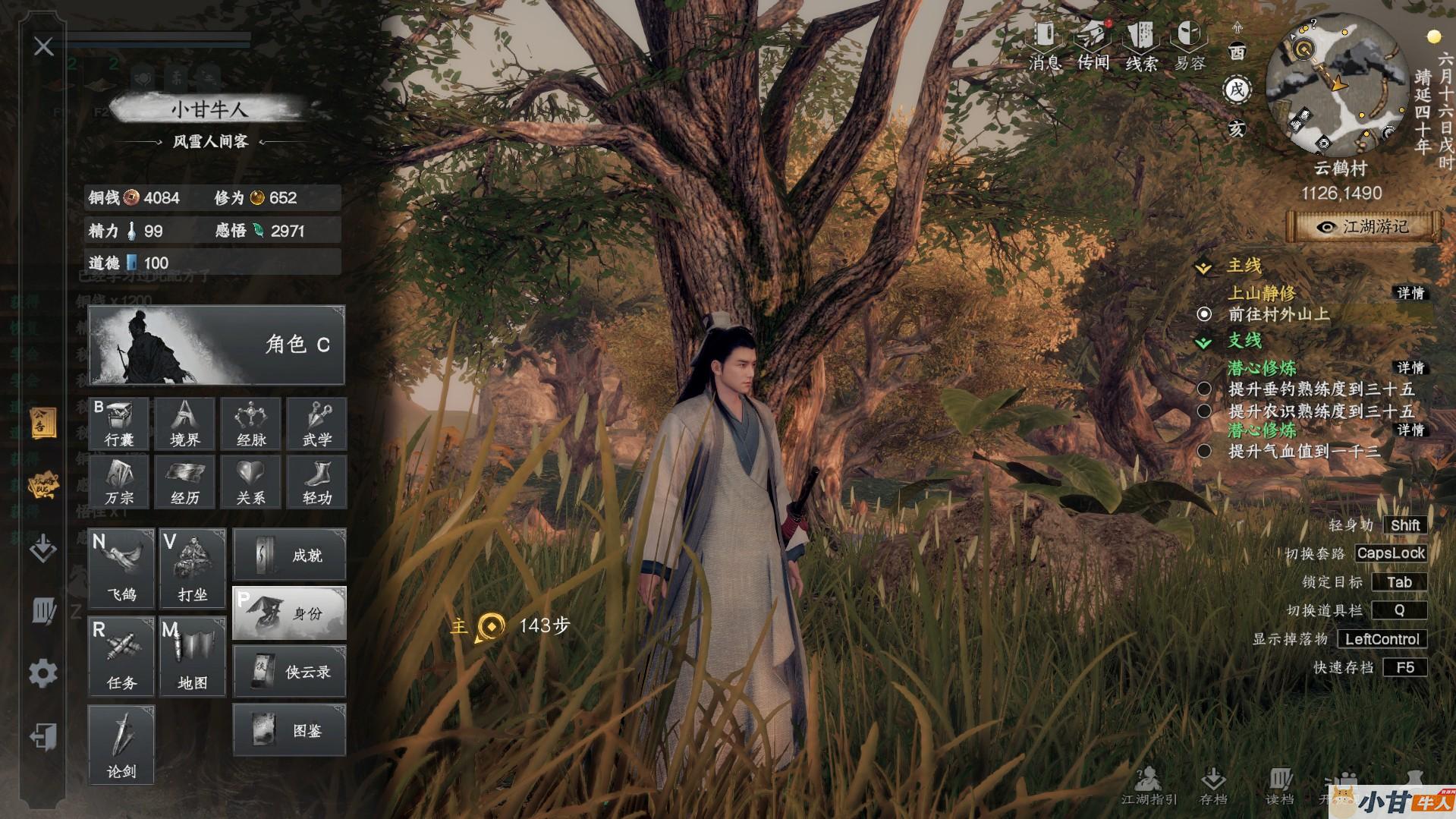The height and width of the screenshot is (819, 1456).
Task: Open the 行囊 inventory bag
Action: pos(120,423)
